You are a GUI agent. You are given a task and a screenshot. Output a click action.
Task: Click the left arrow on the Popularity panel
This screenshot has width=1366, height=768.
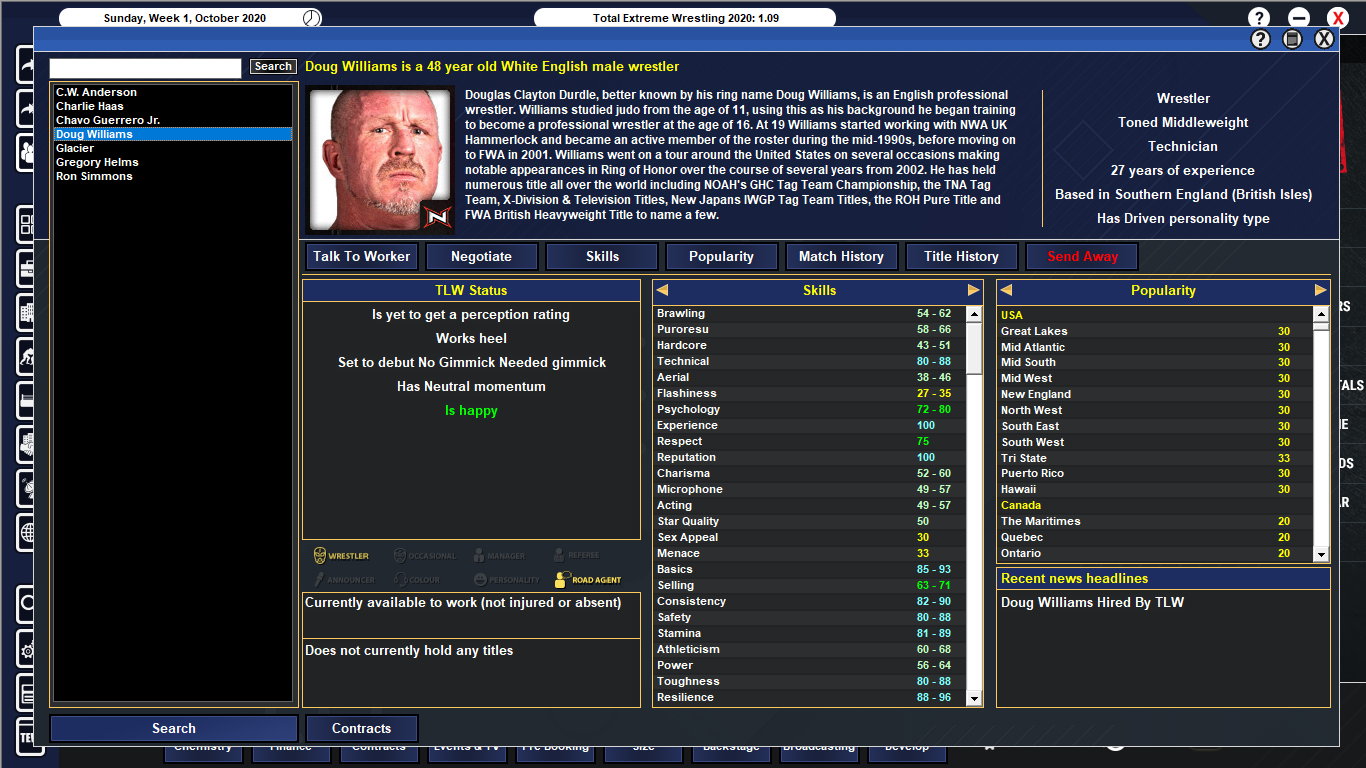1006,290
